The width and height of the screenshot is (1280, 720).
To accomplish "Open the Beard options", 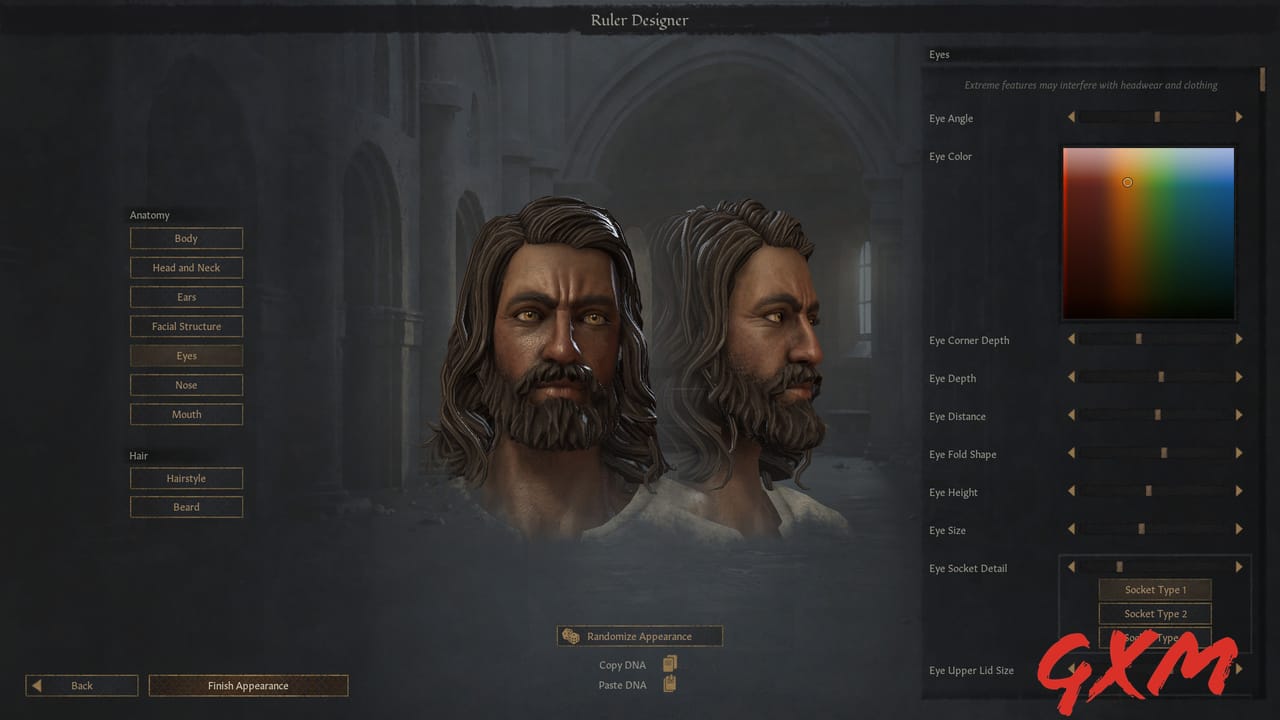I will coord(186,507).
